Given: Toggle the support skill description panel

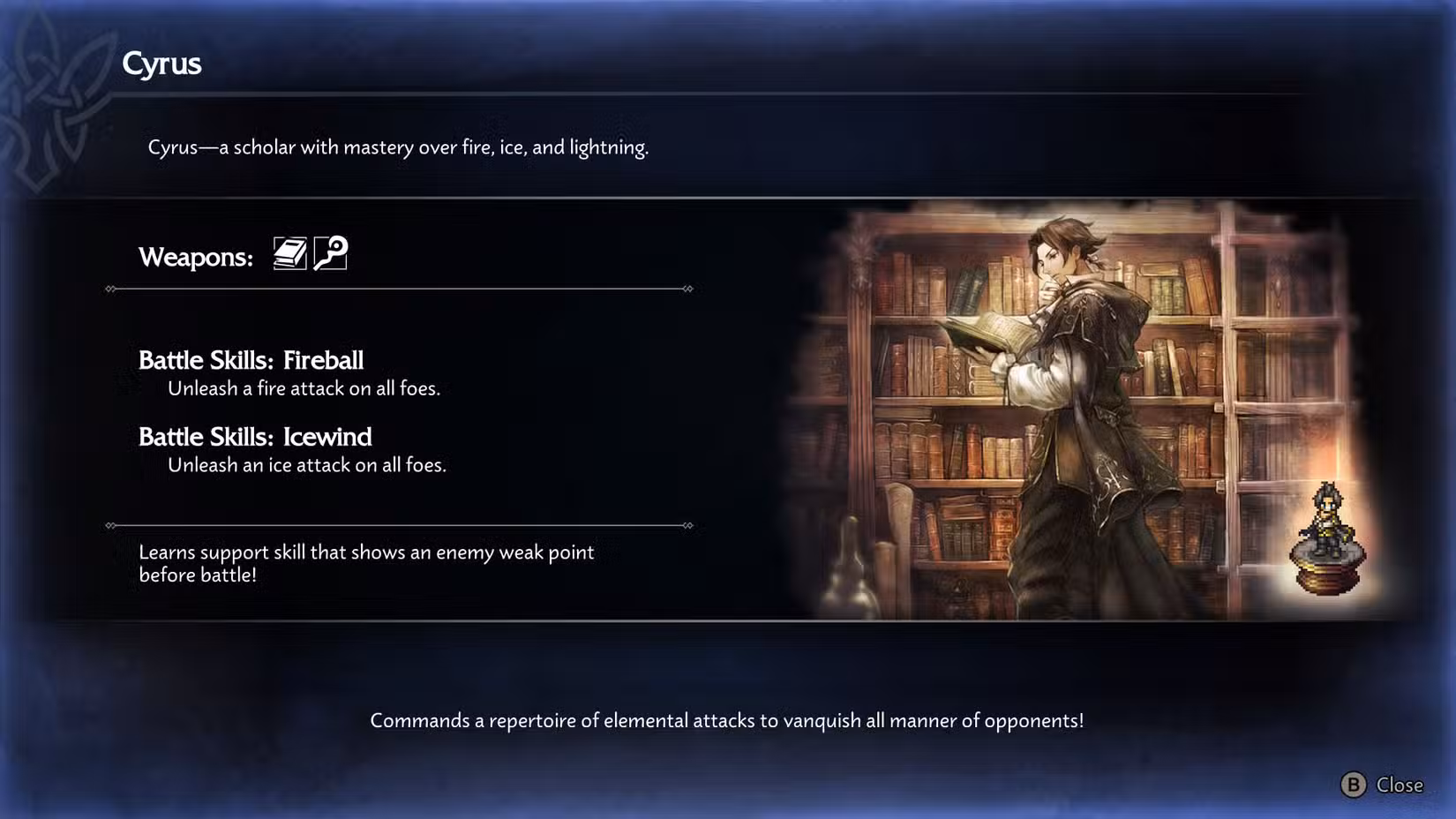Looking at the screenshot, I should click(x=366, y=563).
